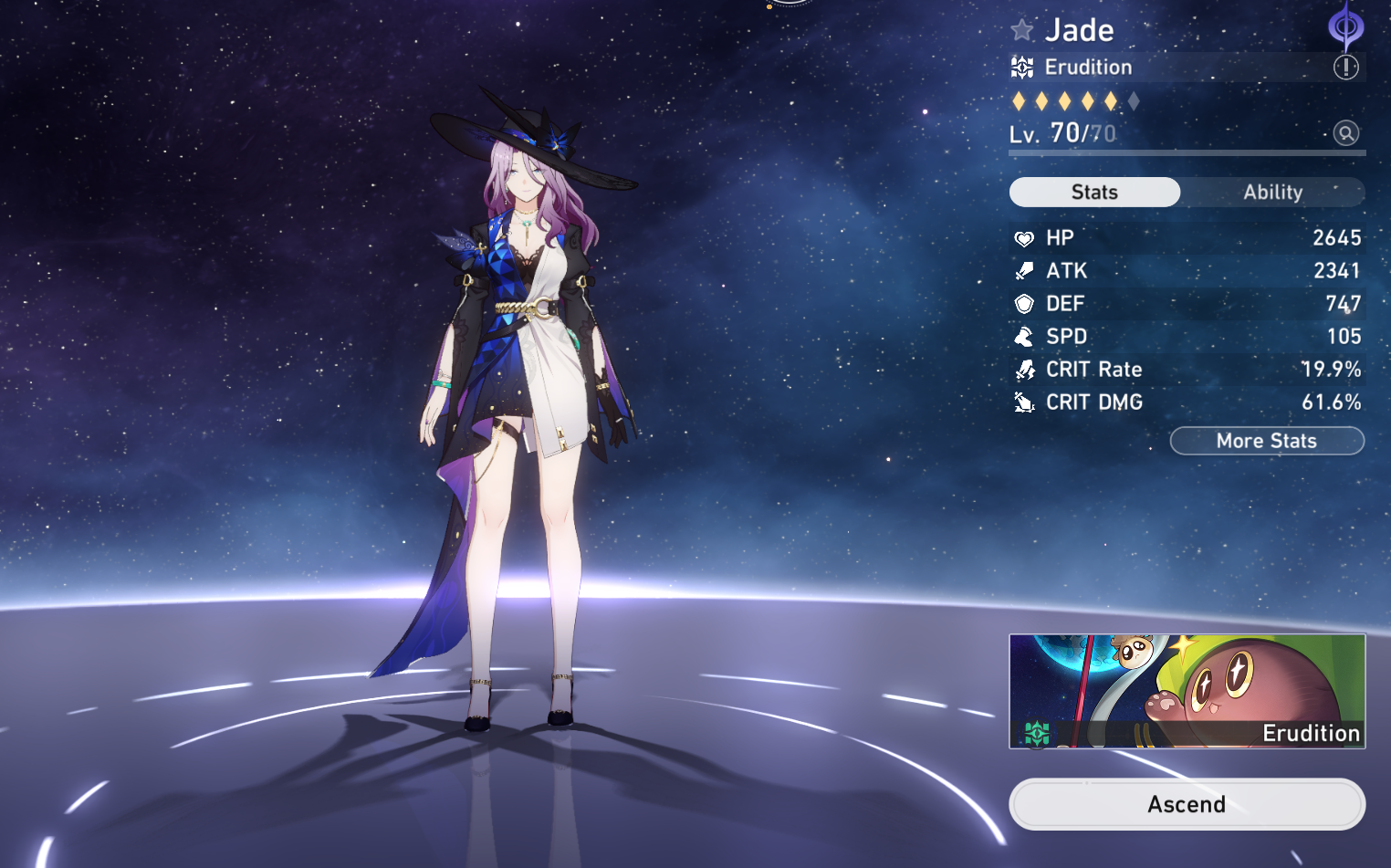Click the DEF shield icon
1391x868 pixels.
[1026, 303]
